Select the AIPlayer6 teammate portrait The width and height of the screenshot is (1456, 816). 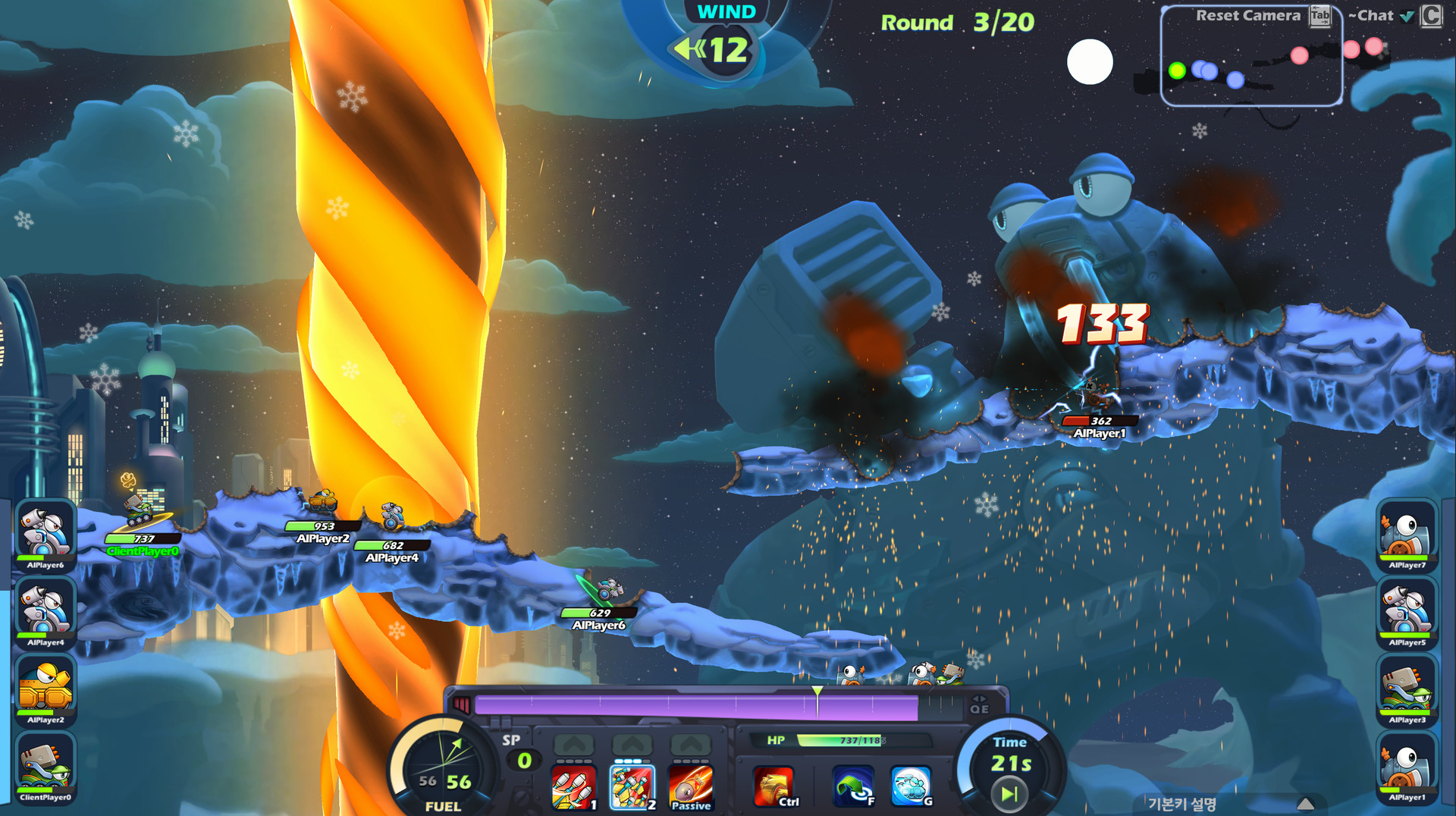tap(45, 533)
